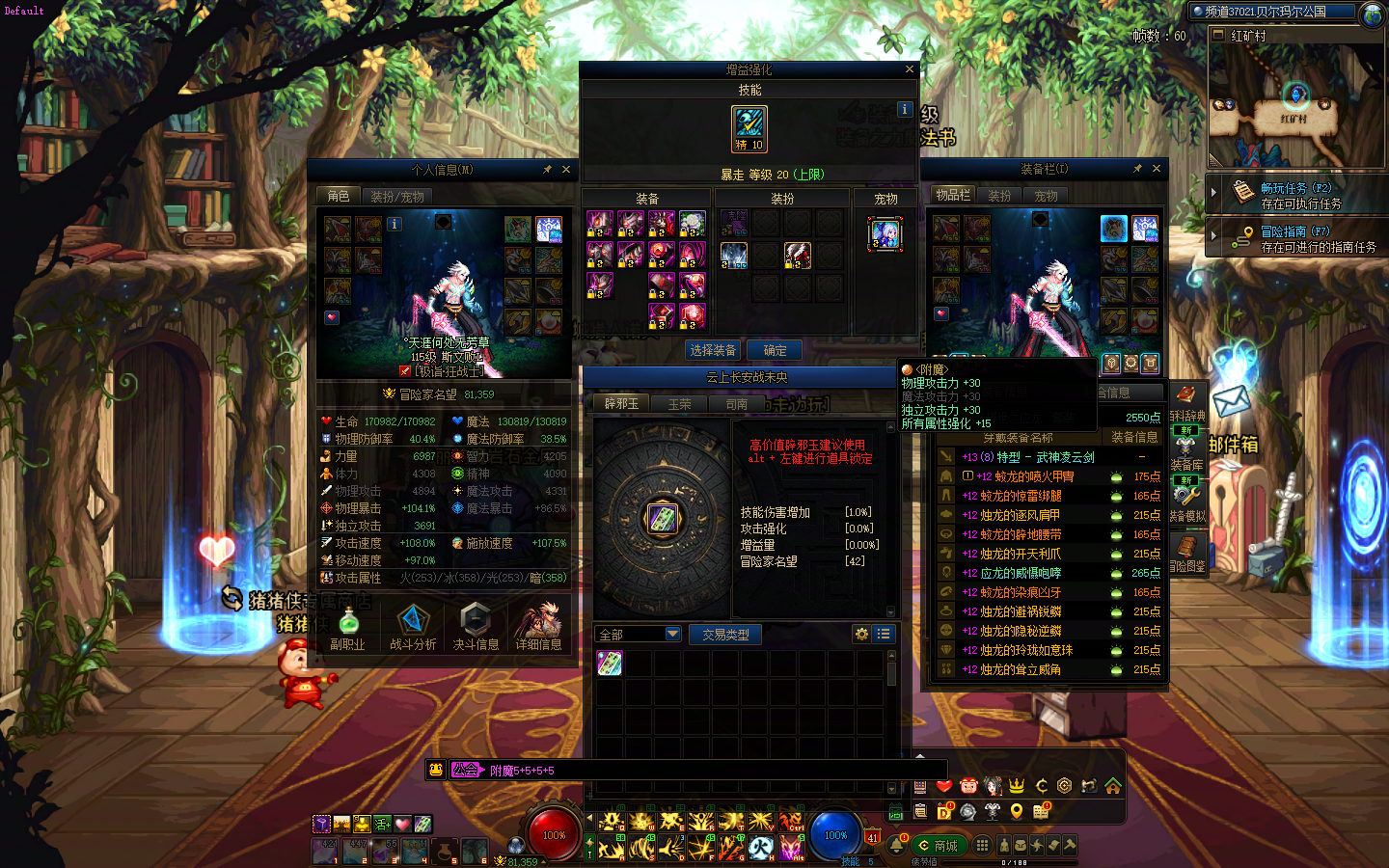Close the 装备栏 inventory window
Viewport: 1389px width, 868px height.
[x=1157, y=169]
